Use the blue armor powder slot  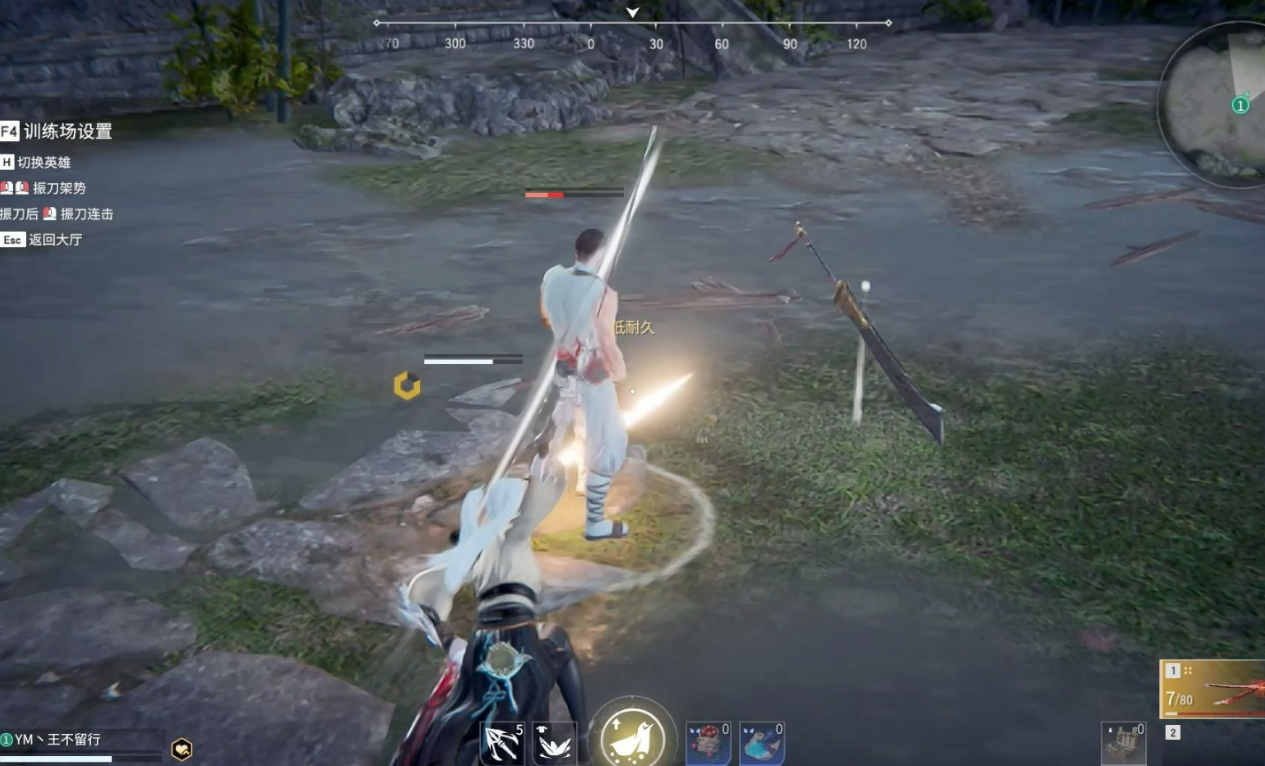pyautogui.click(x=761, y=744)
